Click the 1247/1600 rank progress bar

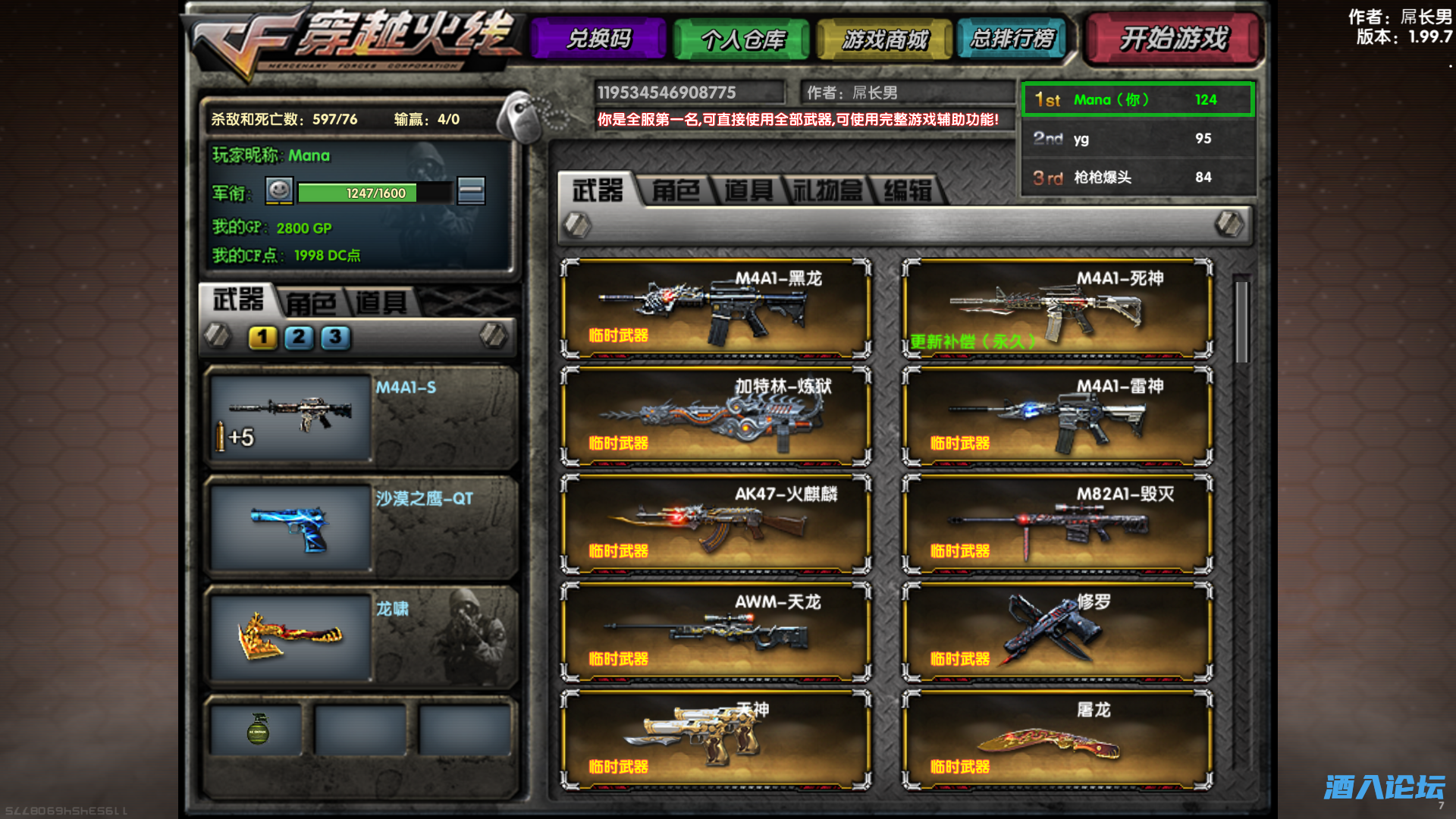(375, 193)
